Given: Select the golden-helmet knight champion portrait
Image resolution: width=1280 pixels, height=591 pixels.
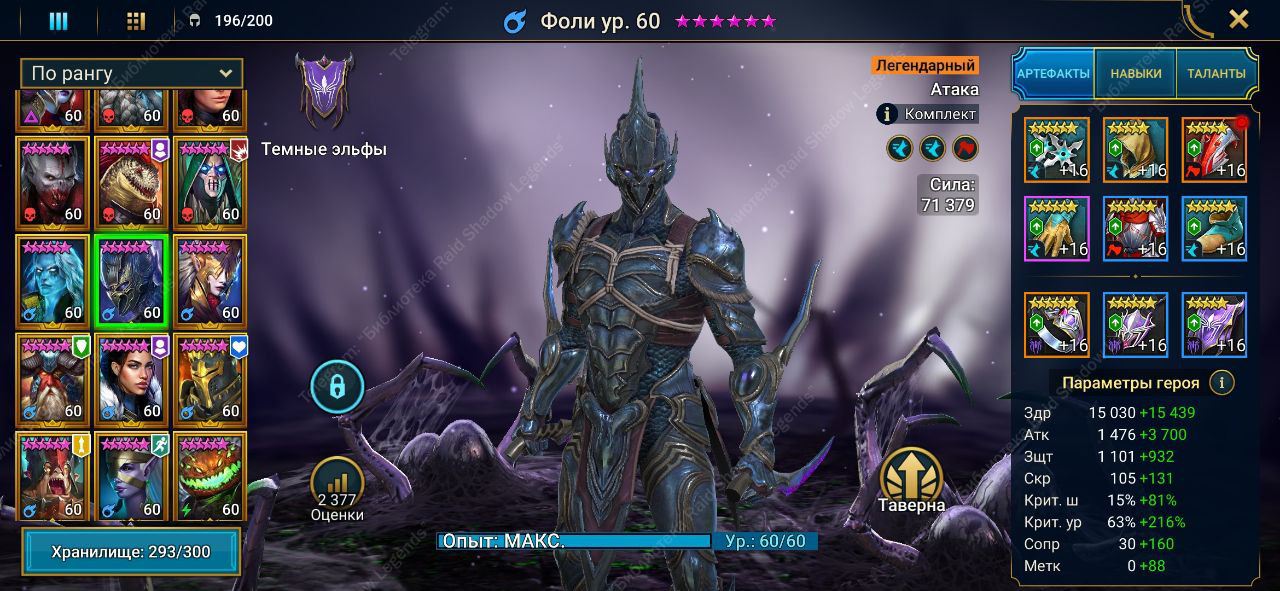Looking at the screenshot, I should 210,380.
